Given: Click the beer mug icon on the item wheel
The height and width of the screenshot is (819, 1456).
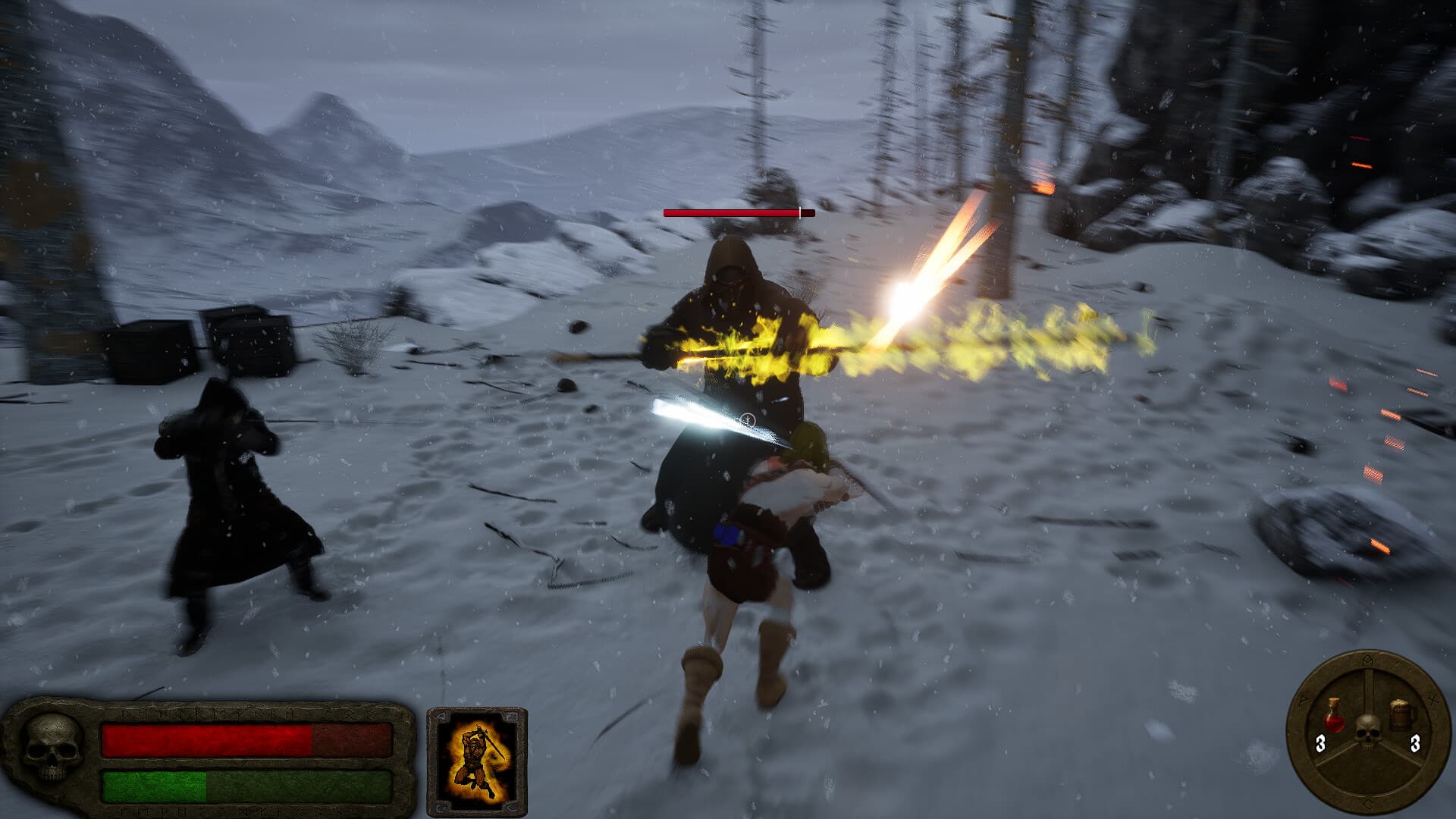Looking at the screenshot, I should [1401, 714].
